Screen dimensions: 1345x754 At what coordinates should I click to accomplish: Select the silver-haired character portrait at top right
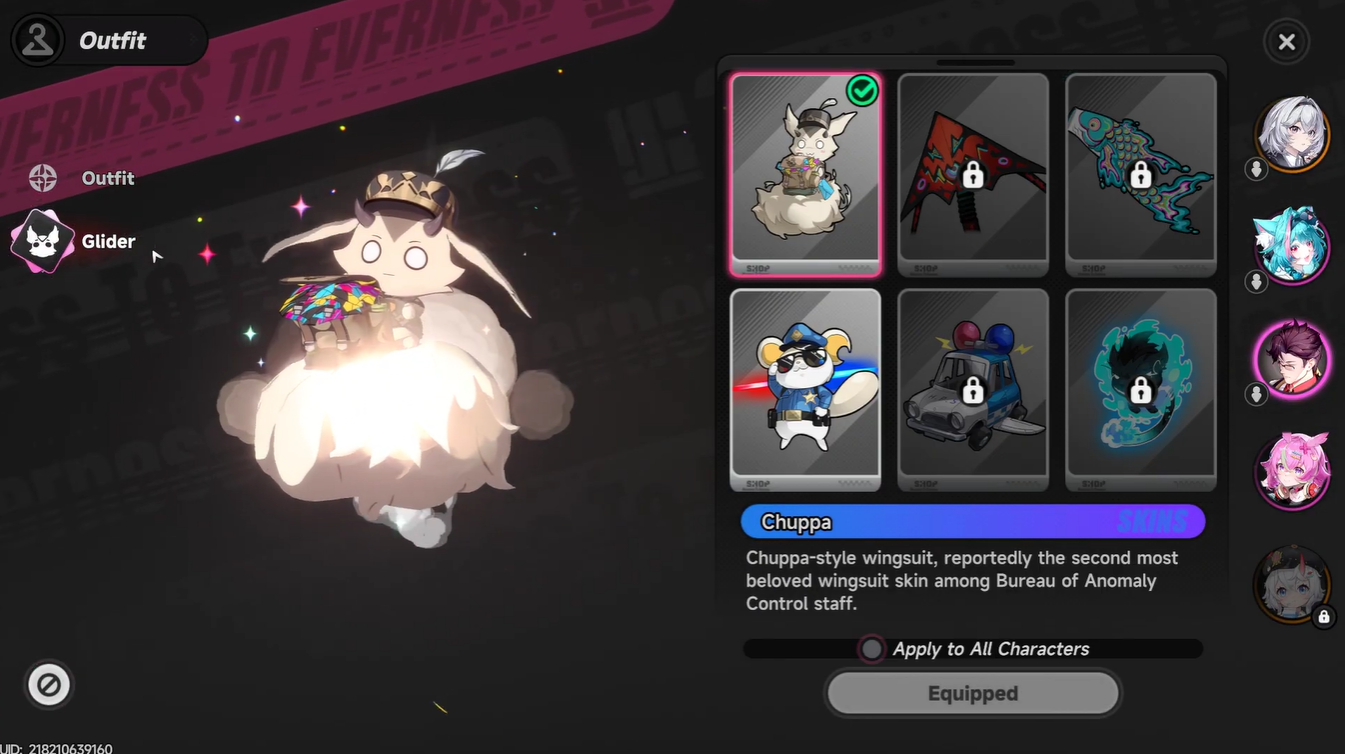coord(1293,133)
